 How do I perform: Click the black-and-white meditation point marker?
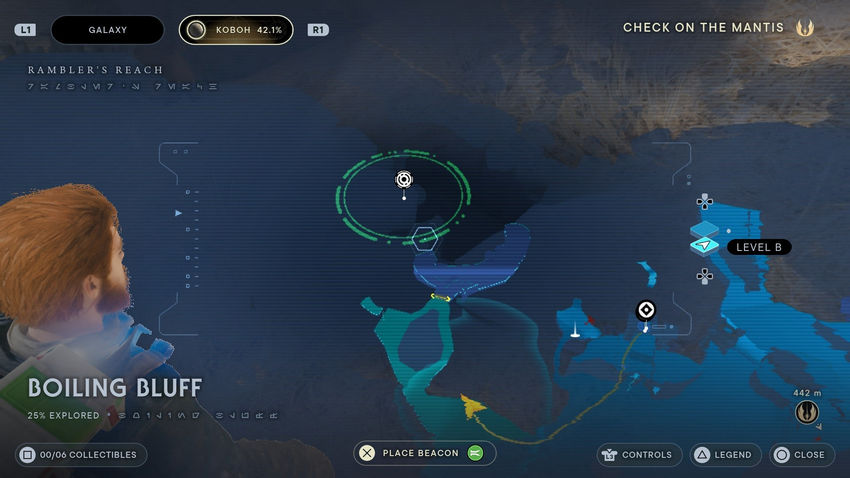point(646,310)
